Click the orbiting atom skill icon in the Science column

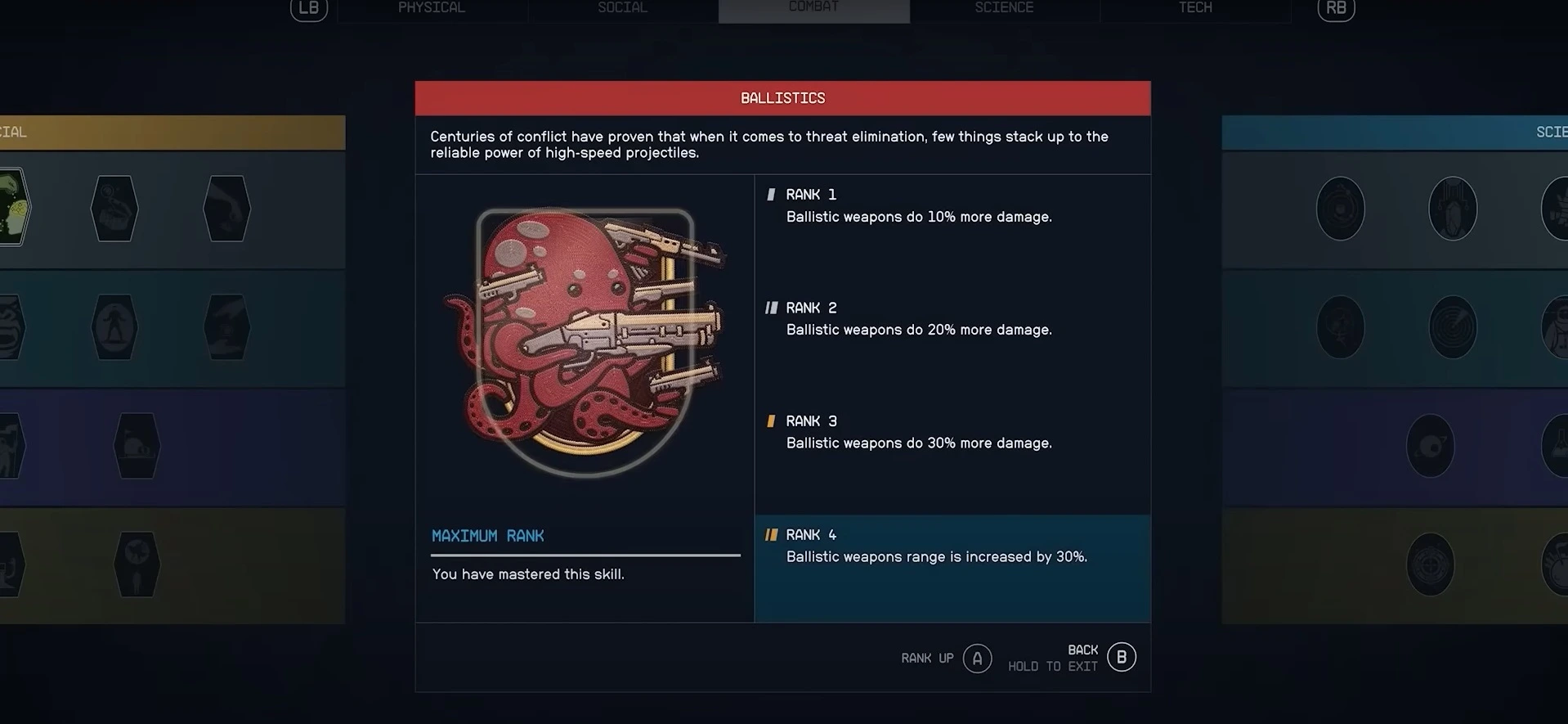pos(1340,209)
